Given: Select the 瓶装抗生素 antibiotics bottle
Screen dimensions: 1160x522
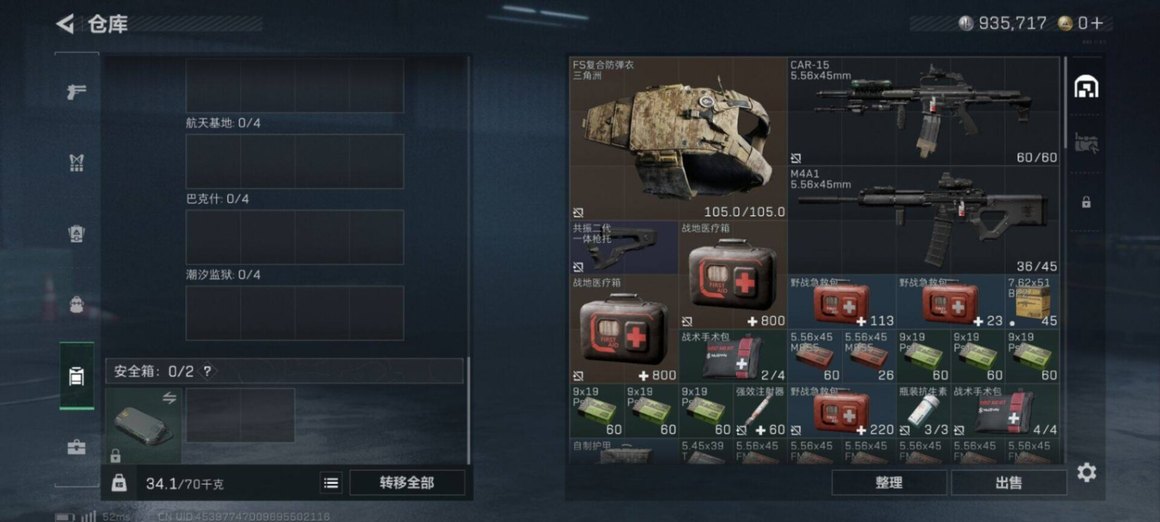Looking at the screenshot, I should 922,411.
